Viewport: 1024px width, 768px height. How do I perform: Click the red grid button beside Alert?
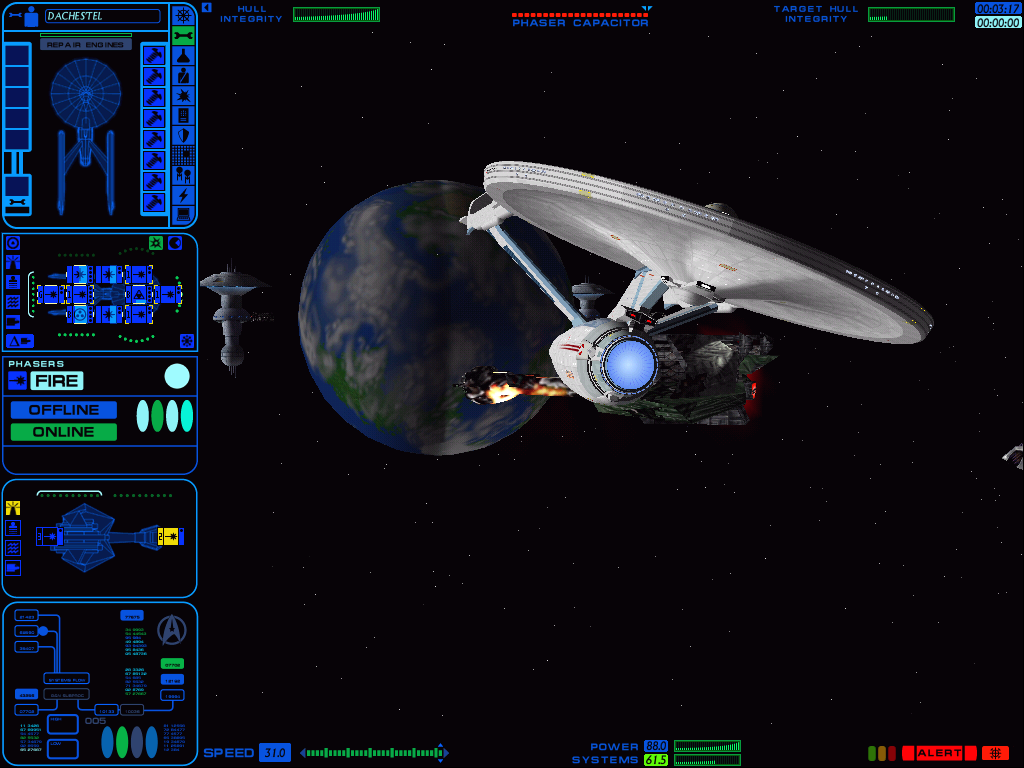point(995,753)
